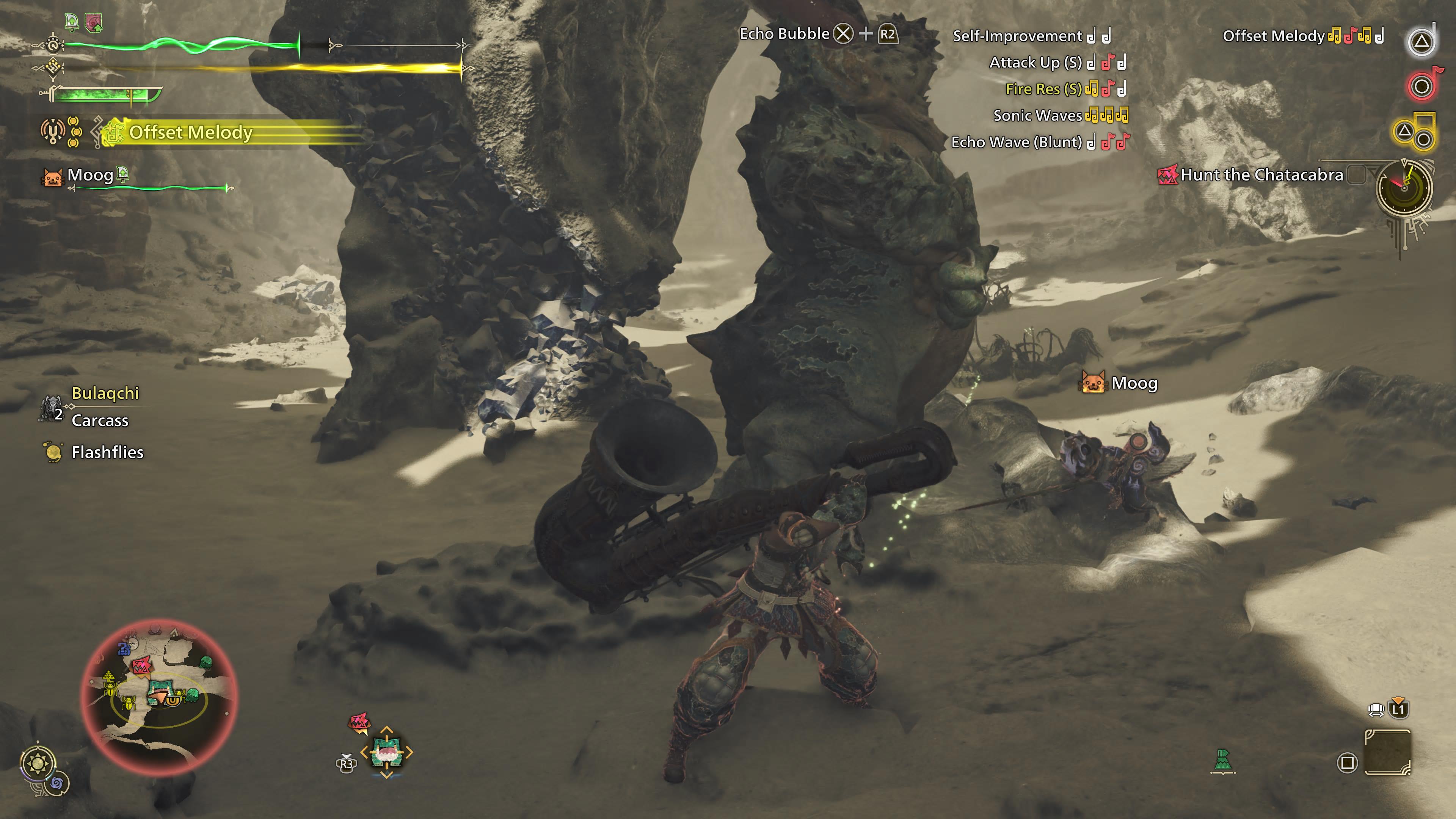
Task: Click the horn melody status icon
Action: click(x=53, y=132)
